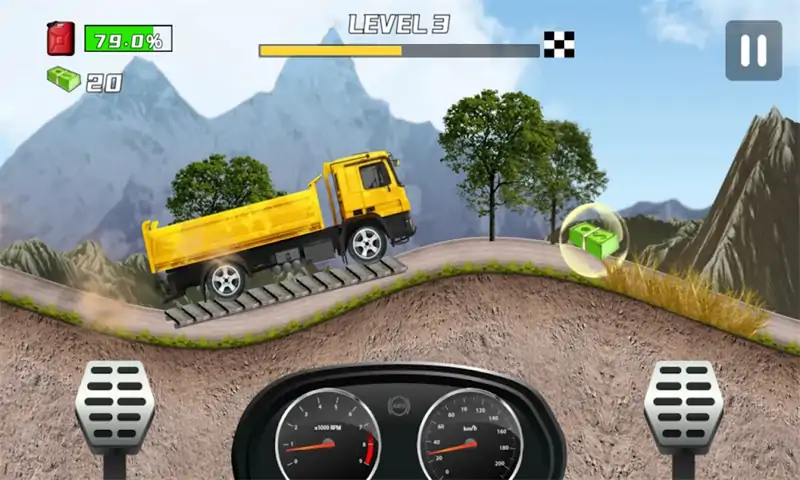Step on the gas pedal on the right
The height and width of the screenshot is (480, 800).
tap(683, 405)
